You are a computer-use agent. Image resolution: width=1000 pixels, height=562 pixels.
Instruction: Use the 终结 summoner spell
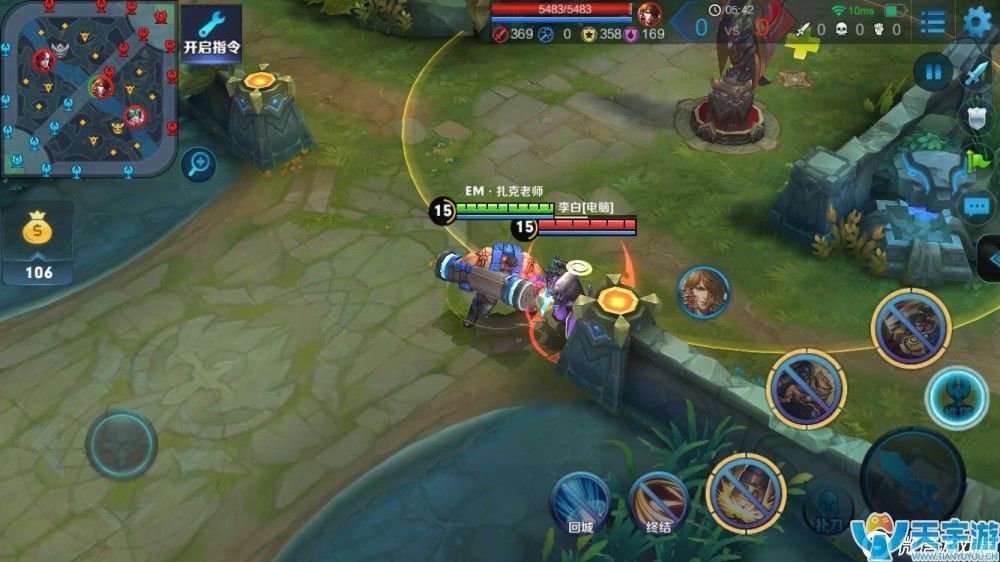658,501
